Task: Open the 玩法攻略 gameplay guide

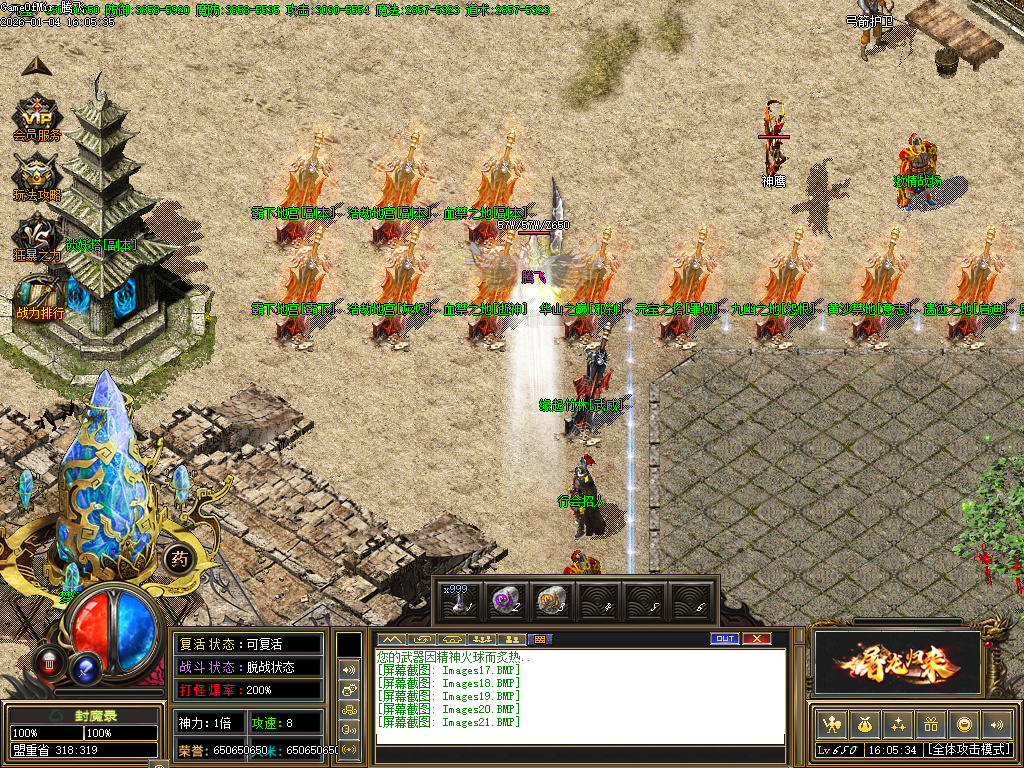Action: click(37, 175)
